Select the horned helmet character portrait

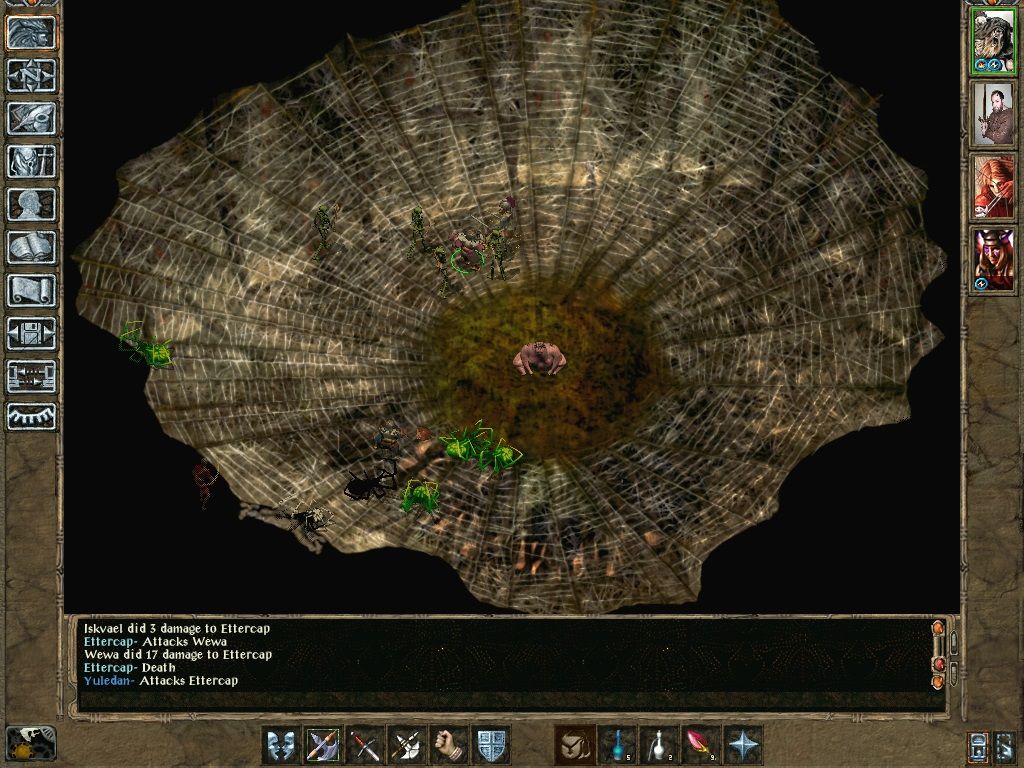point(992,260)
